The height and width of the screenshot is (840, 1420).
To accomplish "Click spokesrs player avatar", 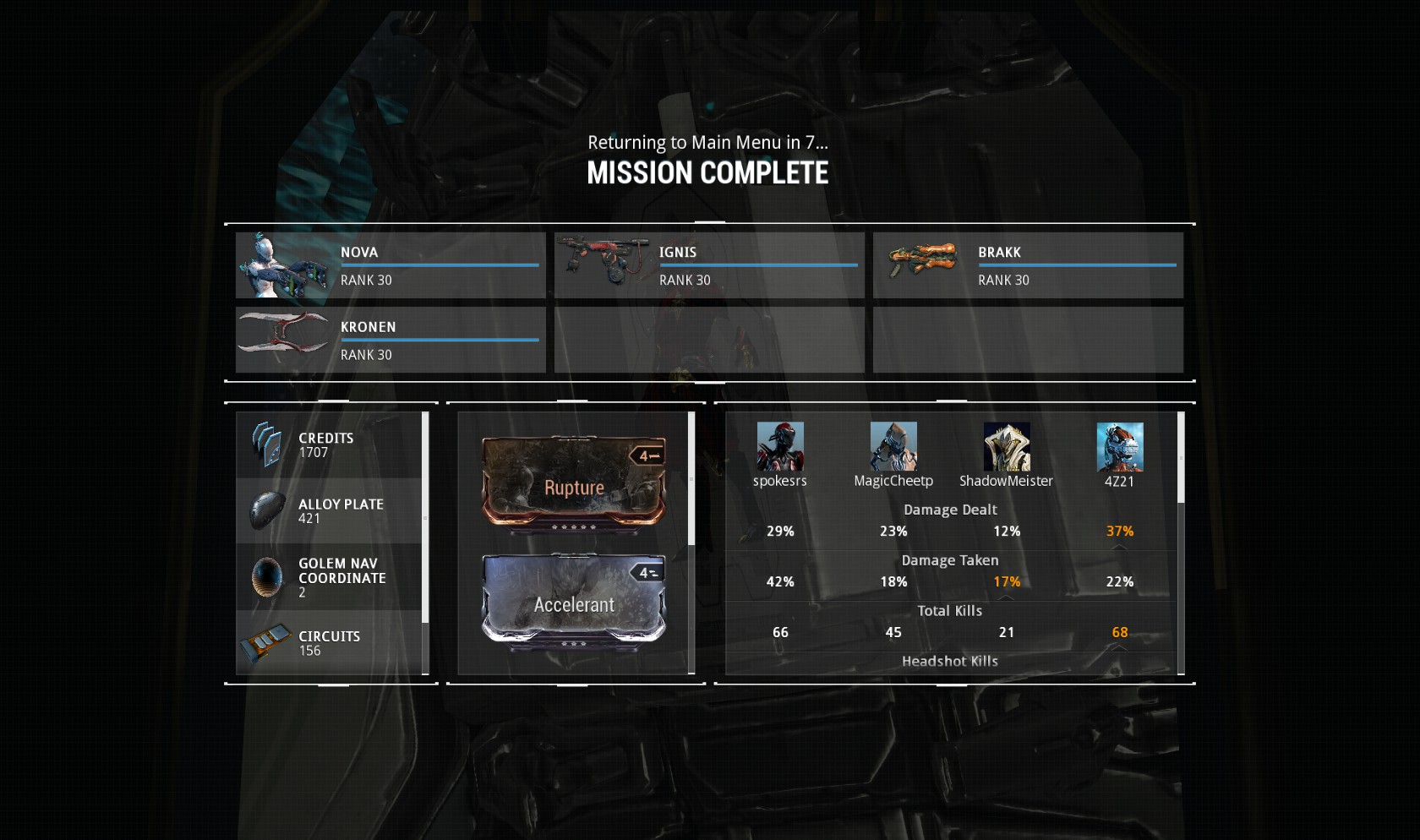I will click(x=780, y=447).
